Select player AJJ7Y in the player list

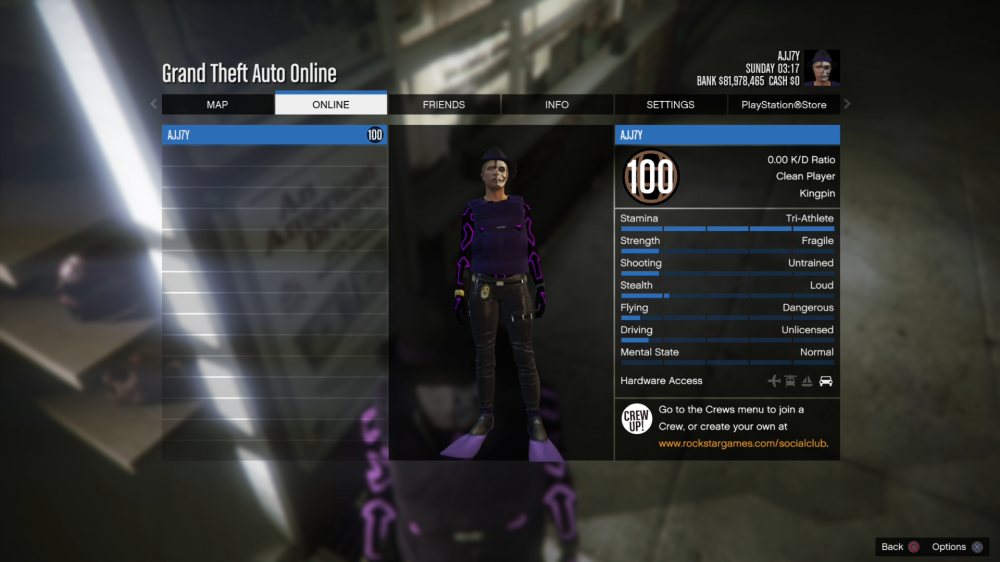click(274, 135)
